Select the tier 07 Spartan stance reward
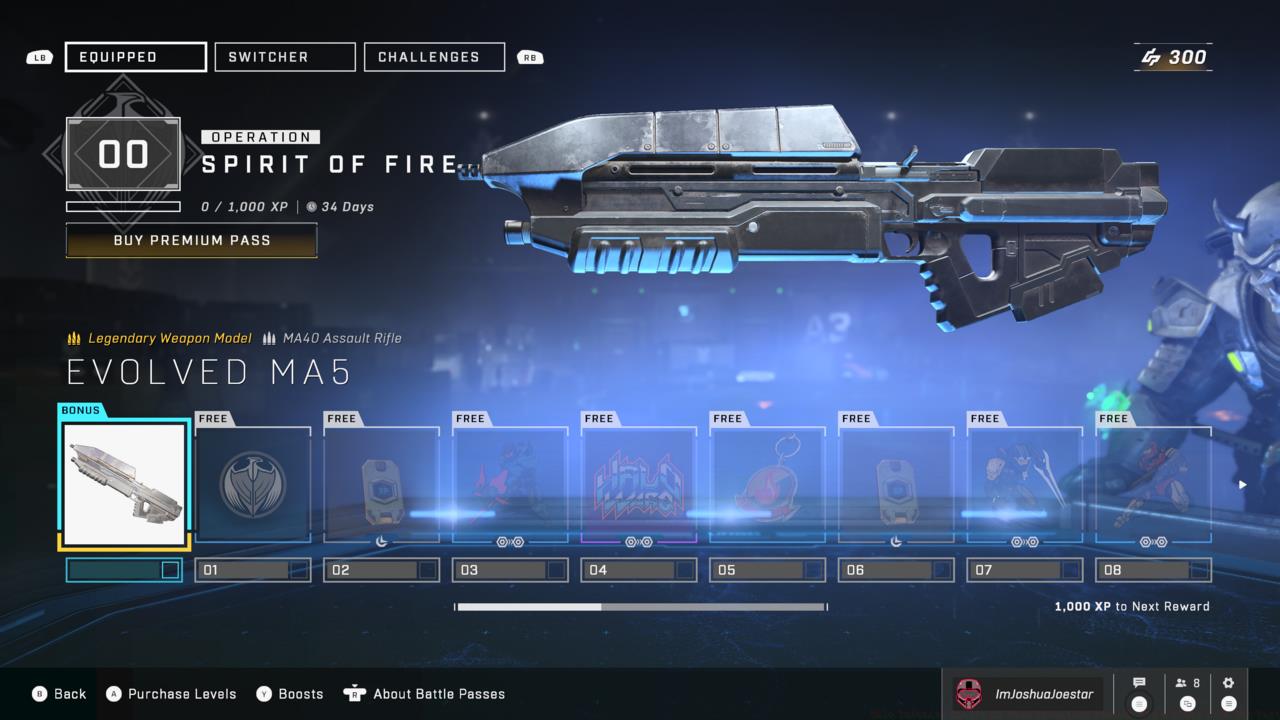 click(x=1025, y=485)
